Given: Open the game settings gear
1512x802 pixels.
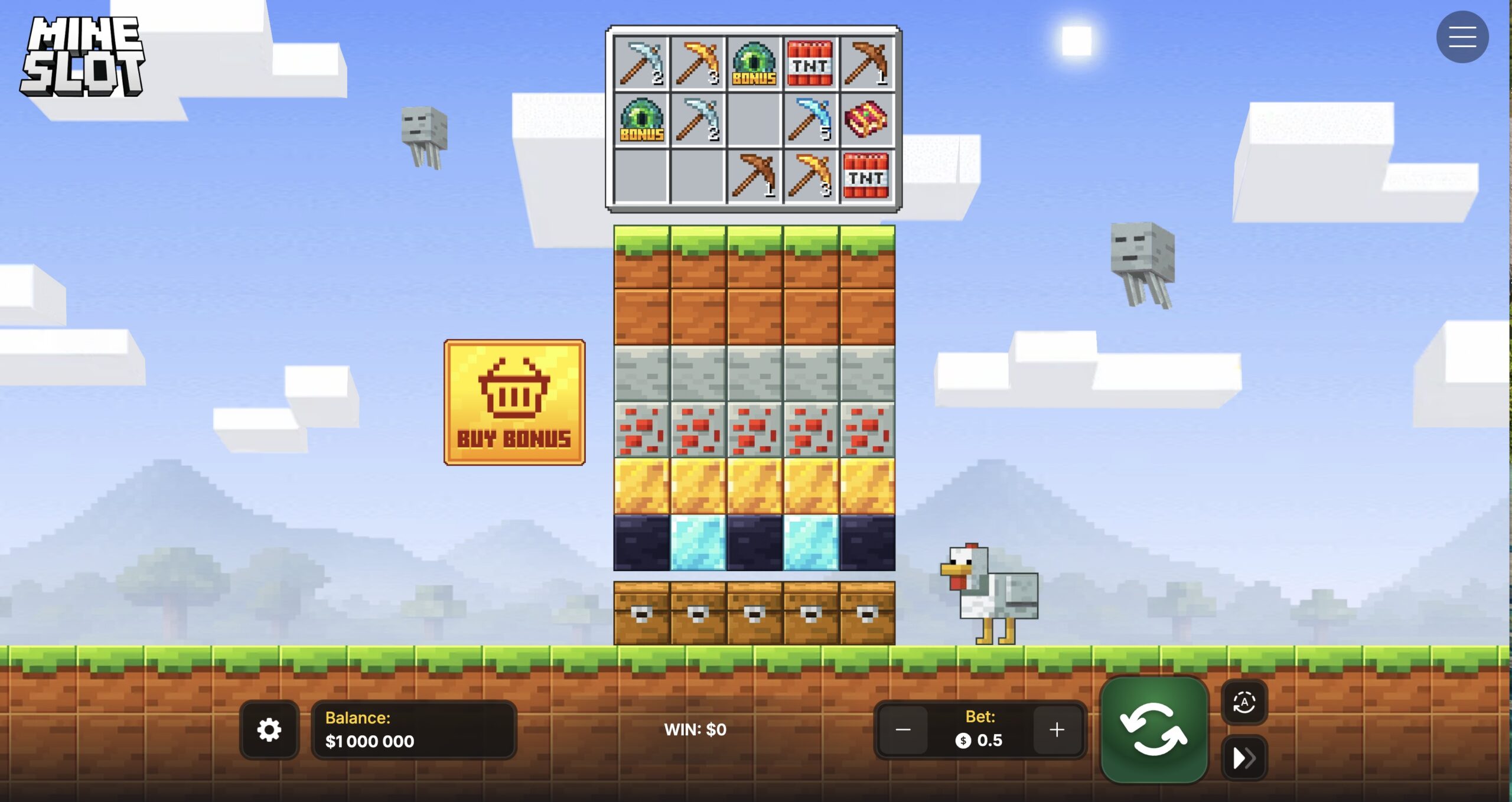Looking at the screenshot, I should tap(270, 730).
